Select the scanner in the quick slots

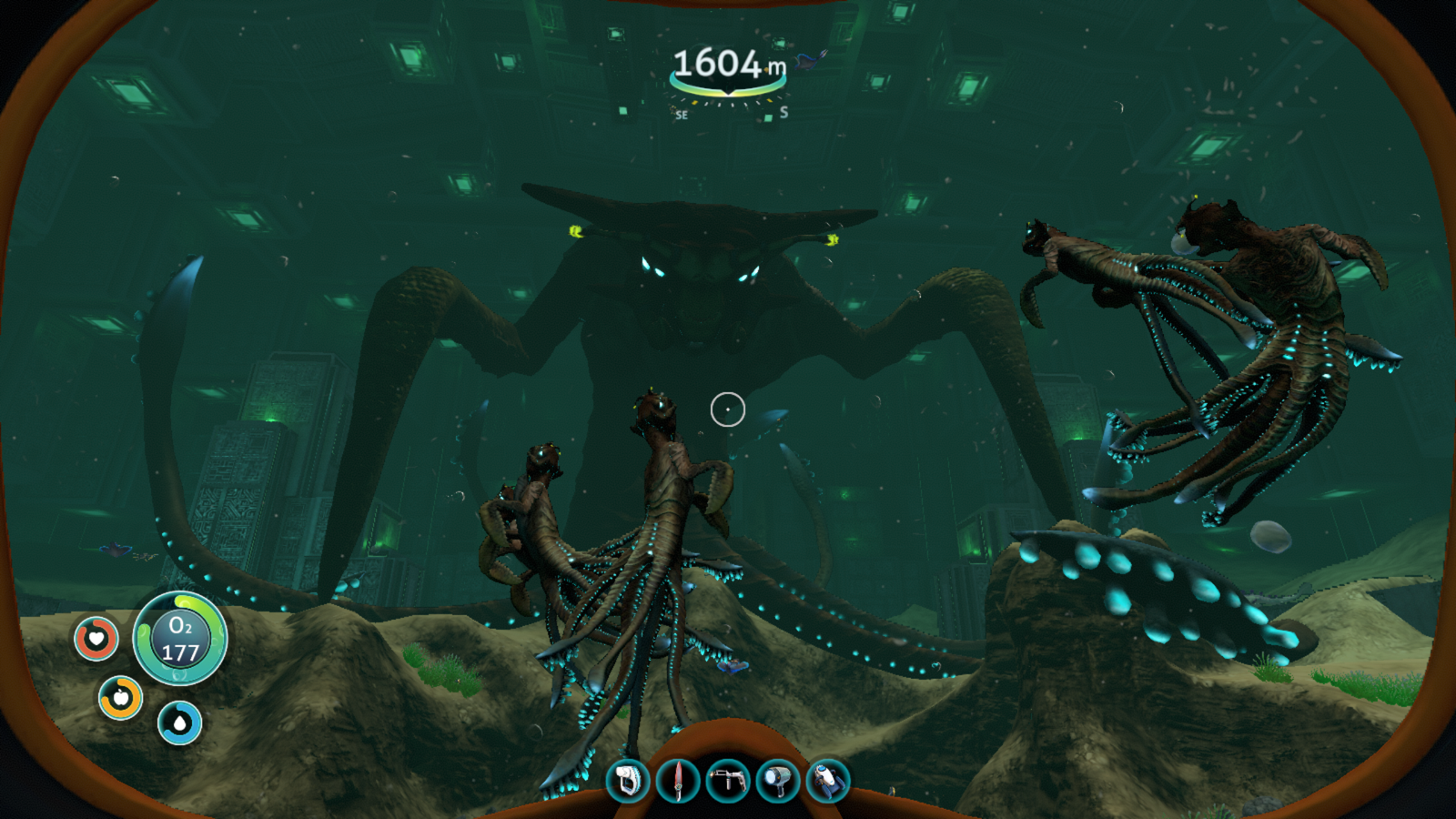click(x=628, y=781)
